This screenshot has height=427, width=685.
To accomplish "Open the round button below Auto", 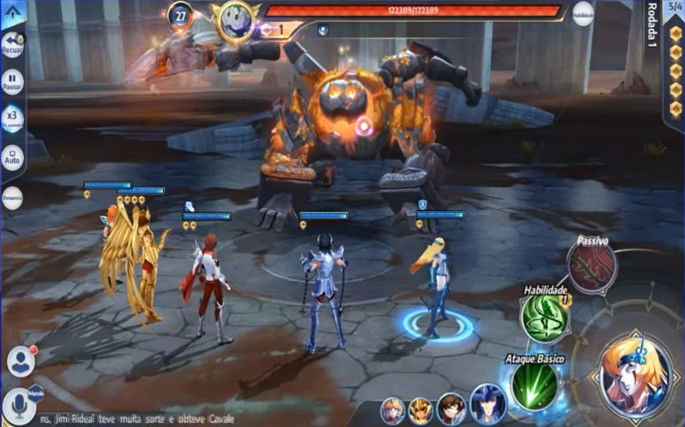I will pyautogui.click(x=14, y=197).
